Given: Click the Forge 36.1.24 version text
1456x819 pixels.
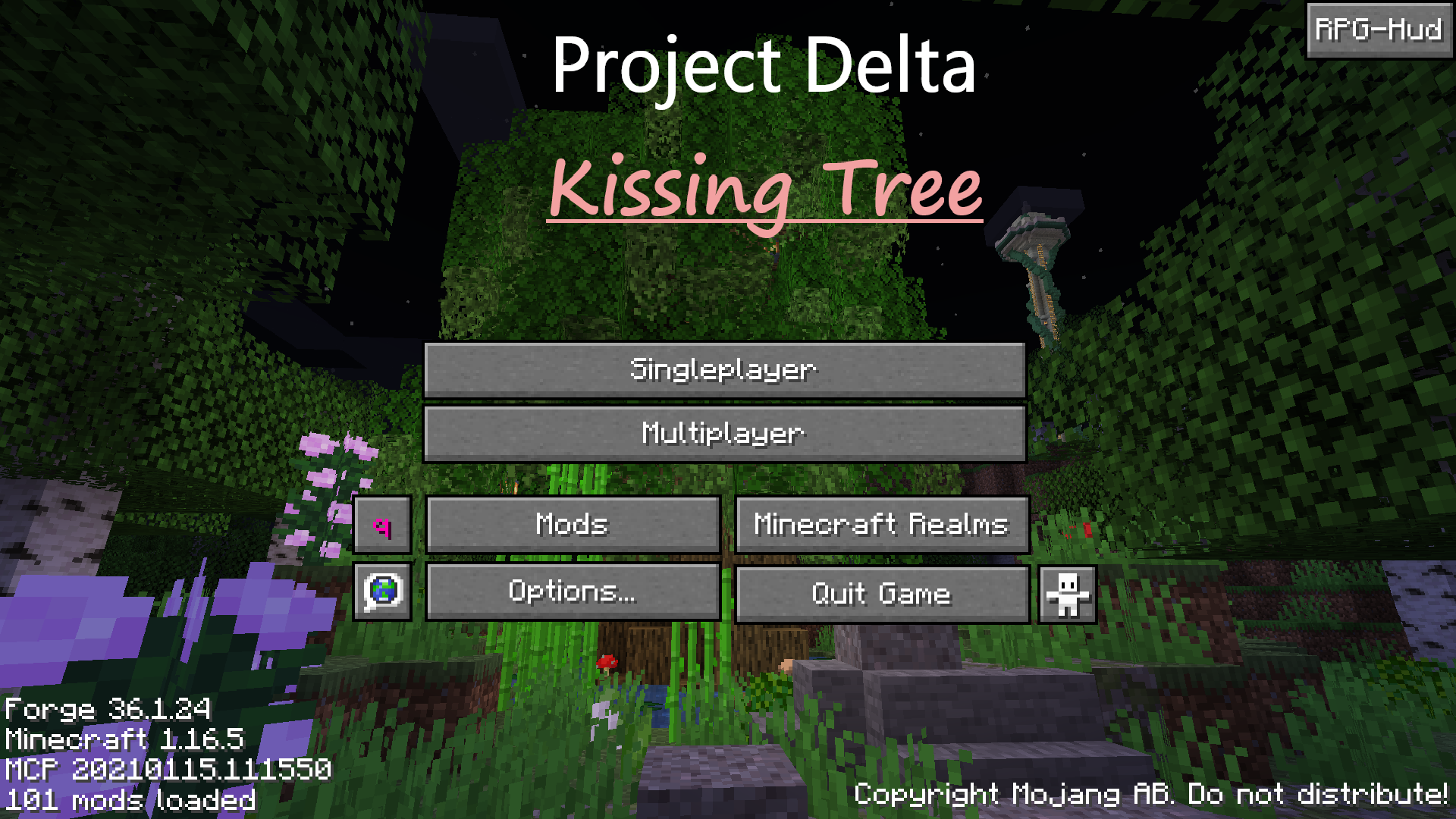Looking at the screenshot, I should (106, 709).
